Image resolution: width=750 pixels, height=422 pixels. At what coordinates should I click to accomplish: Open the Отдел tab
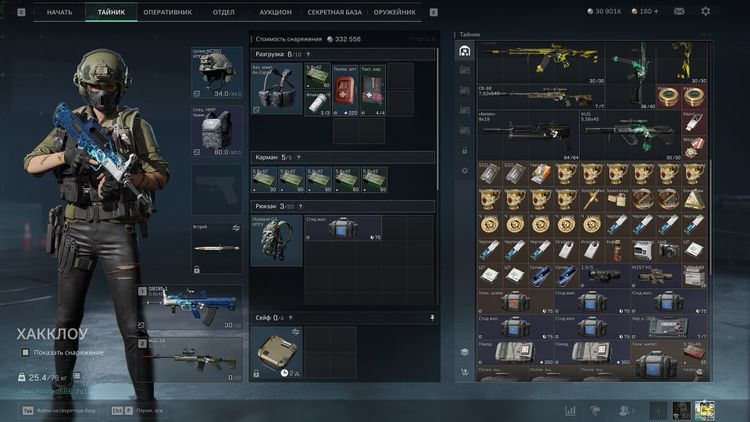click(223, 12)
